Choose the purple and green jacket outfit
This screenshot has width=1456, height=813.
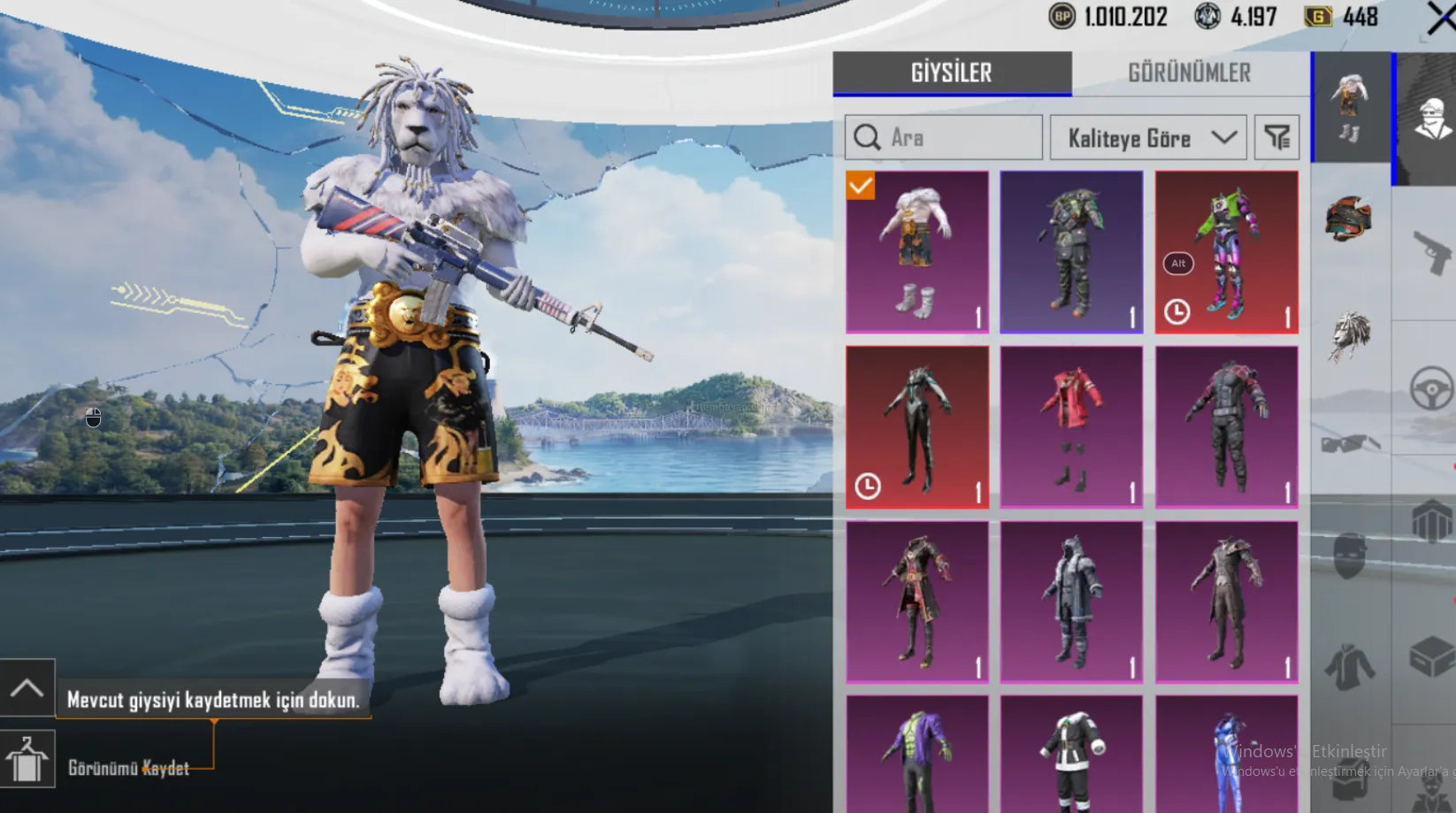(917, 756)
